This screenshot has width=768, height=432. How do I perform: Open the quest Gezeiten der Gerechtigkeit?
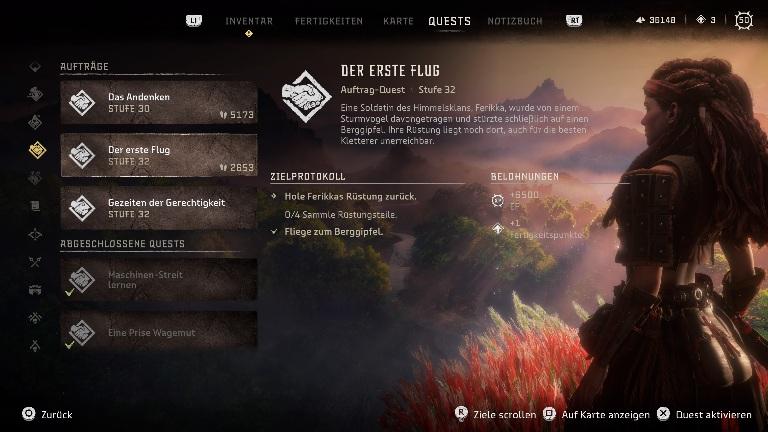(x=158, y=208)
